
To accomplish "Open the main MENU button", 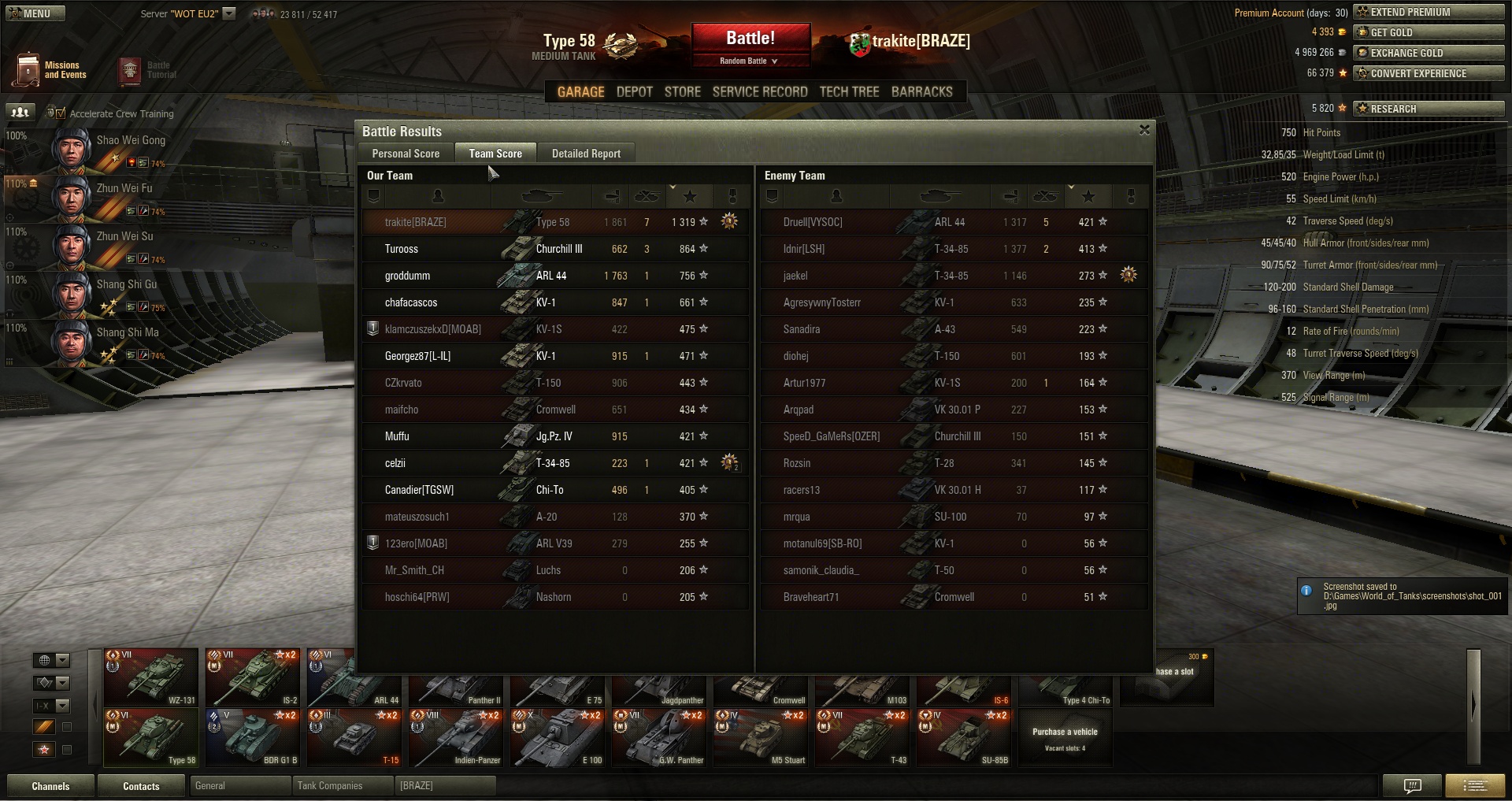I will (x=35, y=13).
